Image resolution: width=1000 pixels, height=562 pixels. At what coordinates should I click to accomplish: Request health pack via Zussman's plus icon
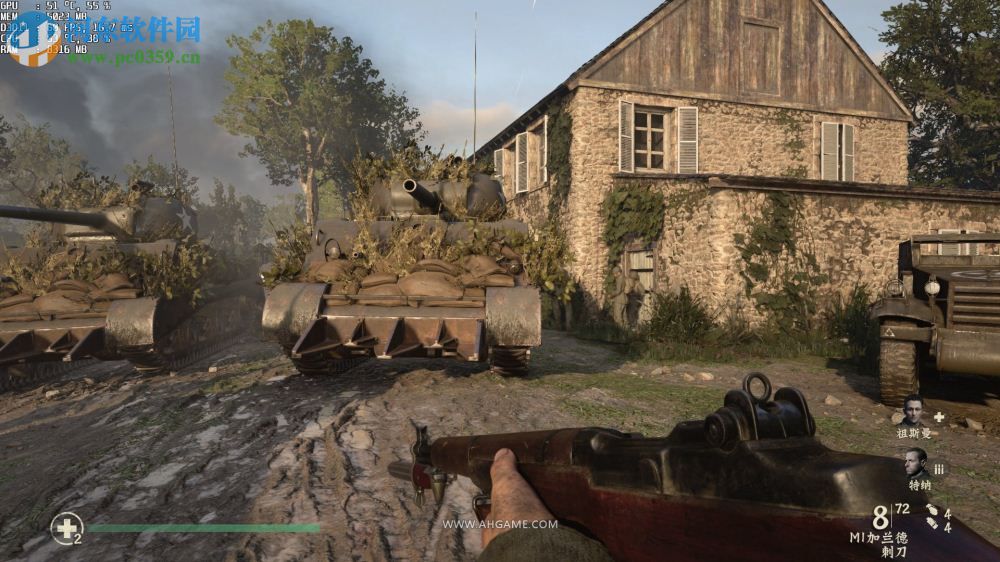[938, 415]
